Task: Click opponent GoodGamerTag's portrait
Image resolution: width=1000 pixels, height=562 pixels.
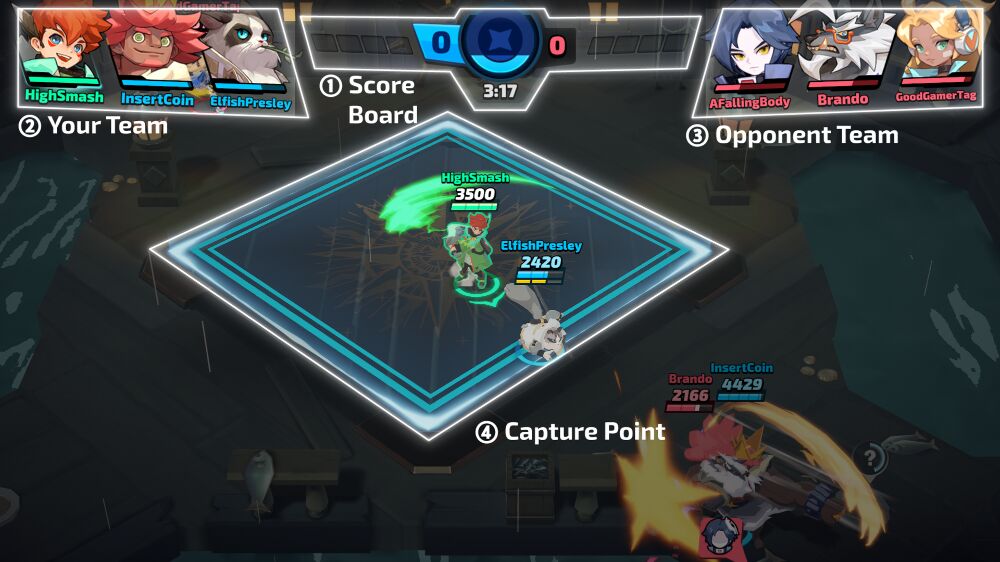Action: (x=935, y=50)
